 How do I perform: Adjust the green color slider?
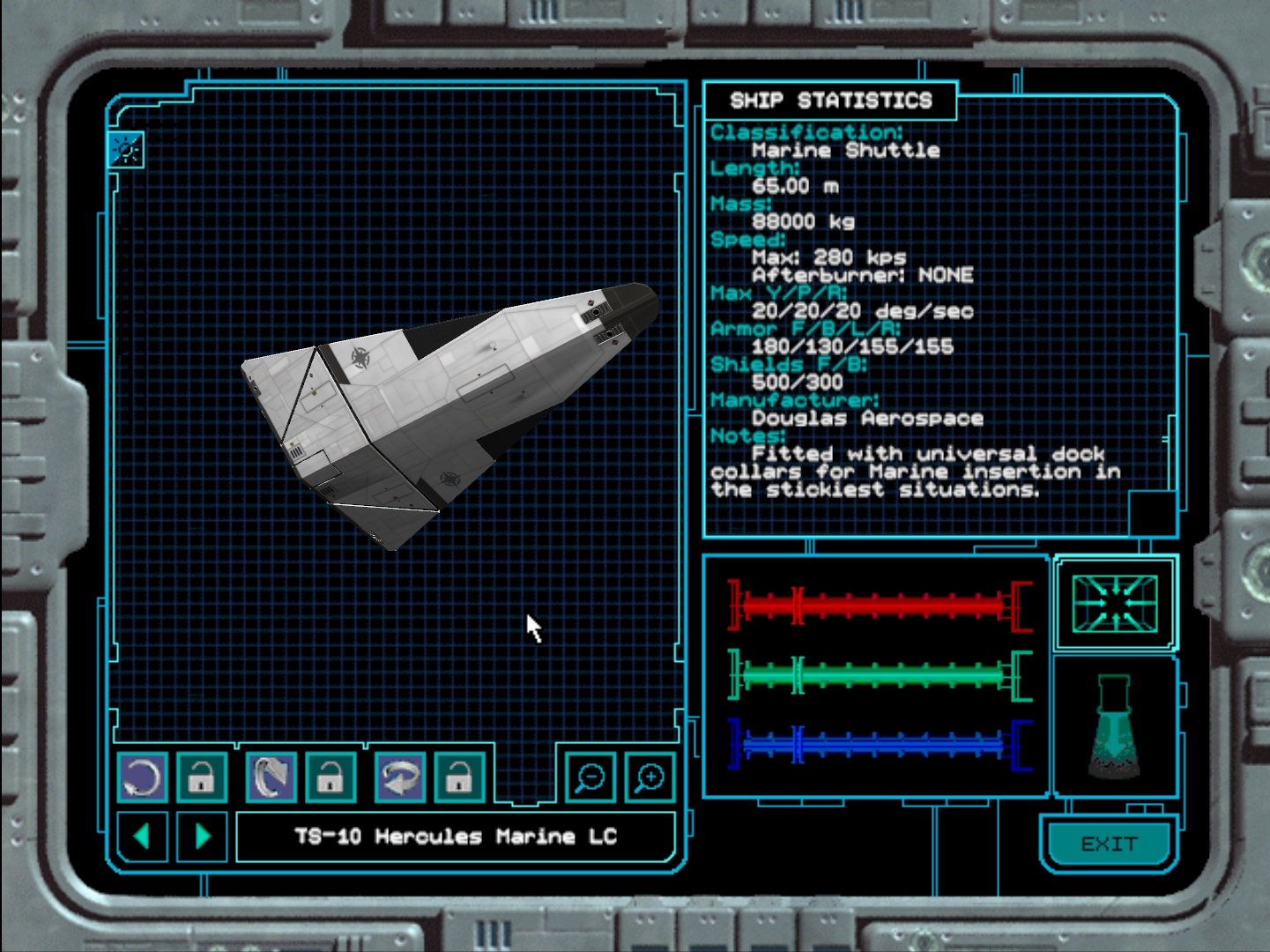click(x=880, y=675)
